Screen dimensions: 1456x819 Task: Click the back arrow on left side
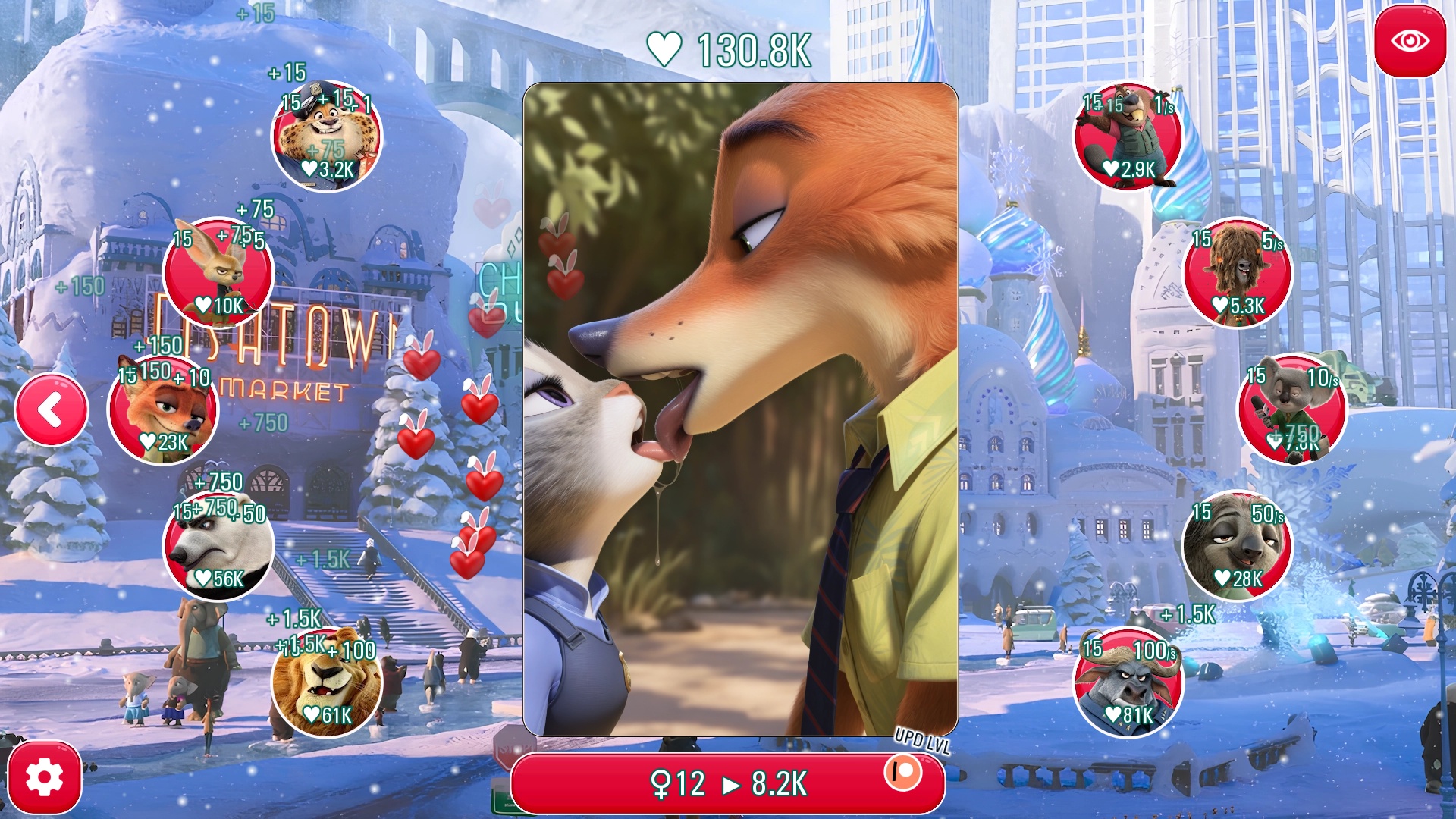click(50, 408)
